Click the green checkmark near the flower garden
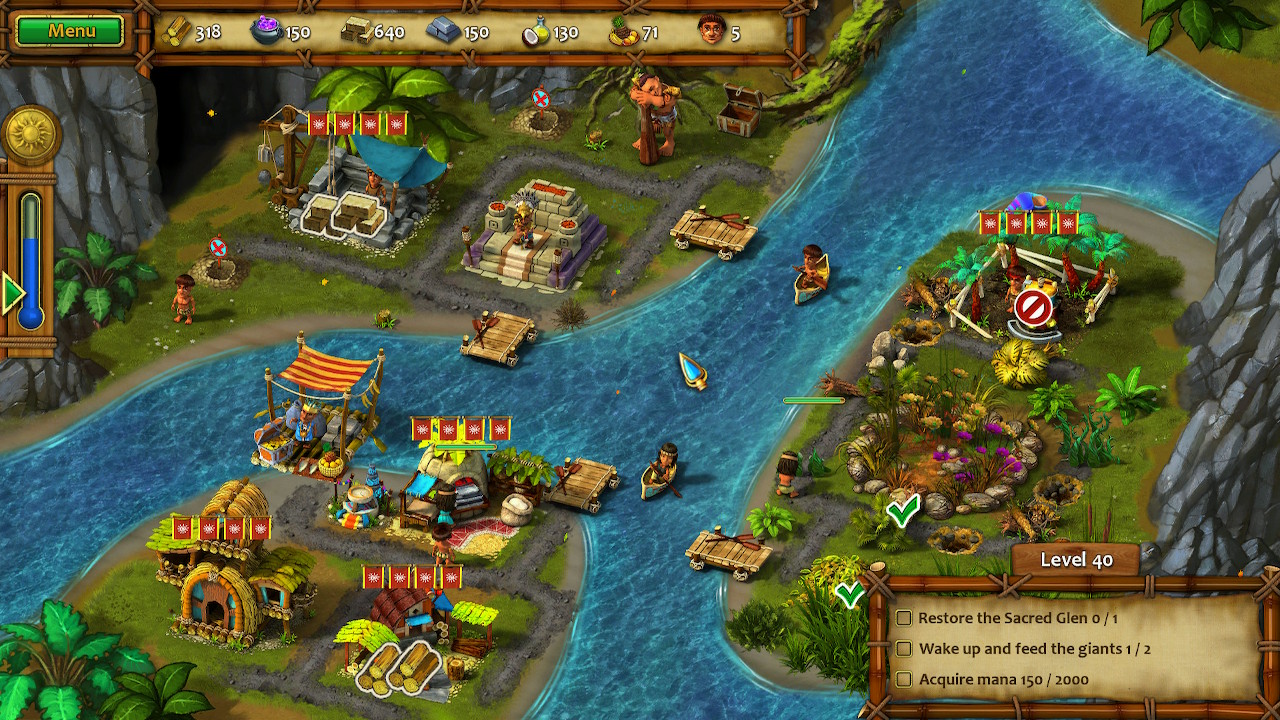Image resolution: width=1280 pixels, height=720 pixels. tap(903, 512)
